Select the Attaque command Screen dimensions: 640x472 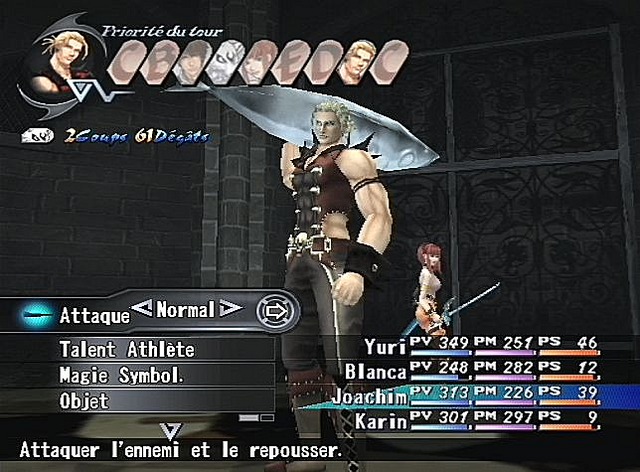[94, 315]
